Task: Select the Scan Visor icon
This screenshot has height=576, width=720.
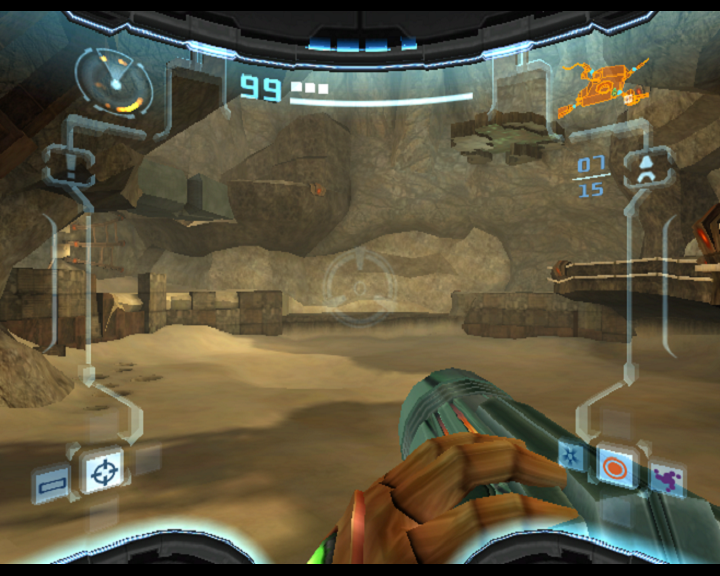Action: tap(51, 481)
